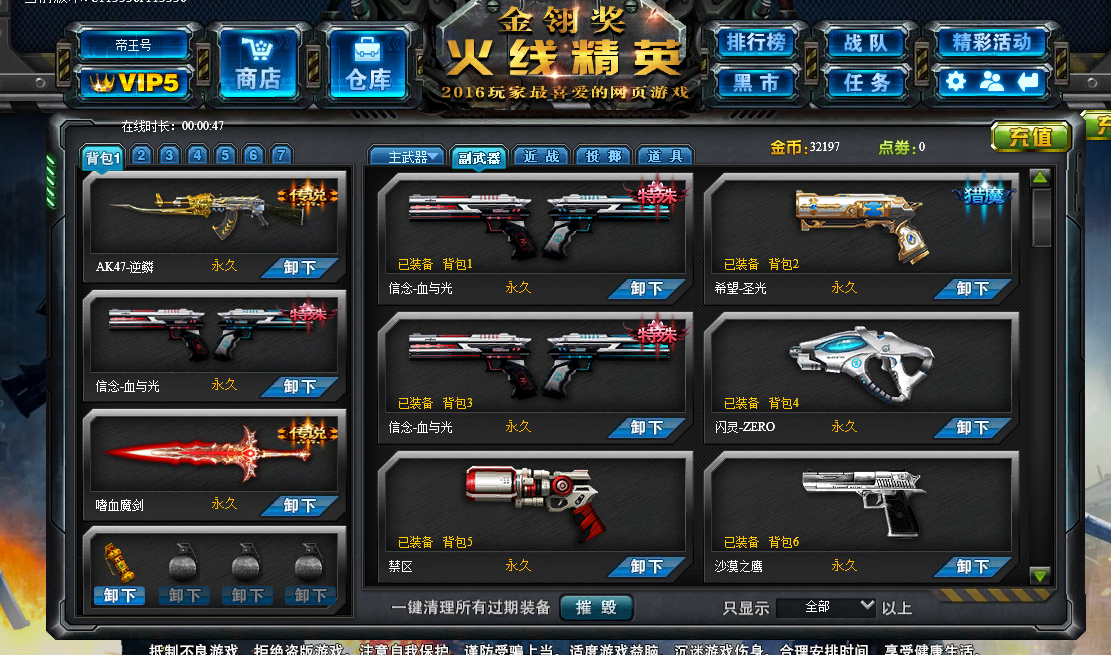Open the 精彩活动 events page
The image size is (1111, 655).
pos(991,43)
